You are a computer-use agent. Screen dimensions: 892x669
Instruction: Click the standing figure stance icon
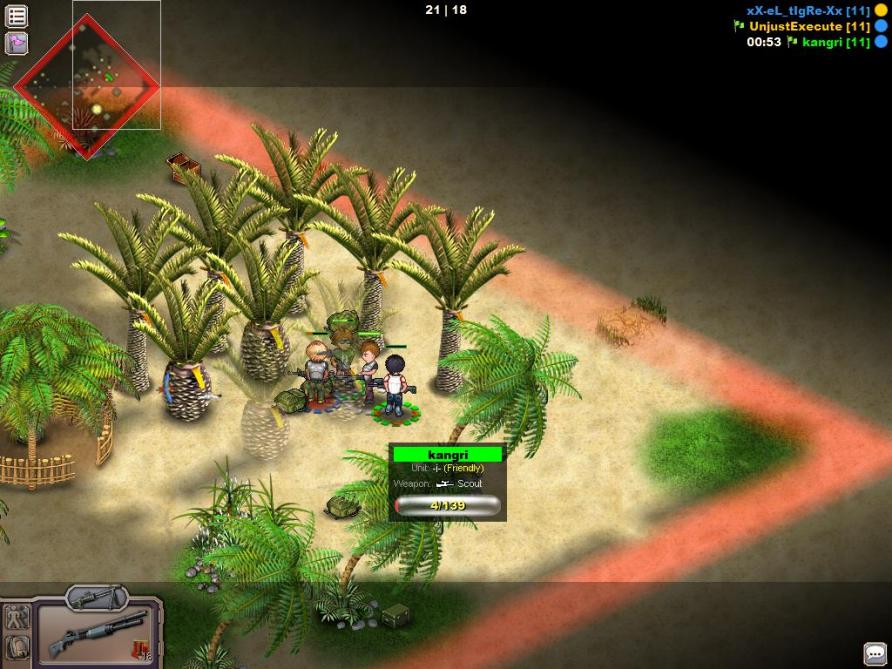click(15, 617)
